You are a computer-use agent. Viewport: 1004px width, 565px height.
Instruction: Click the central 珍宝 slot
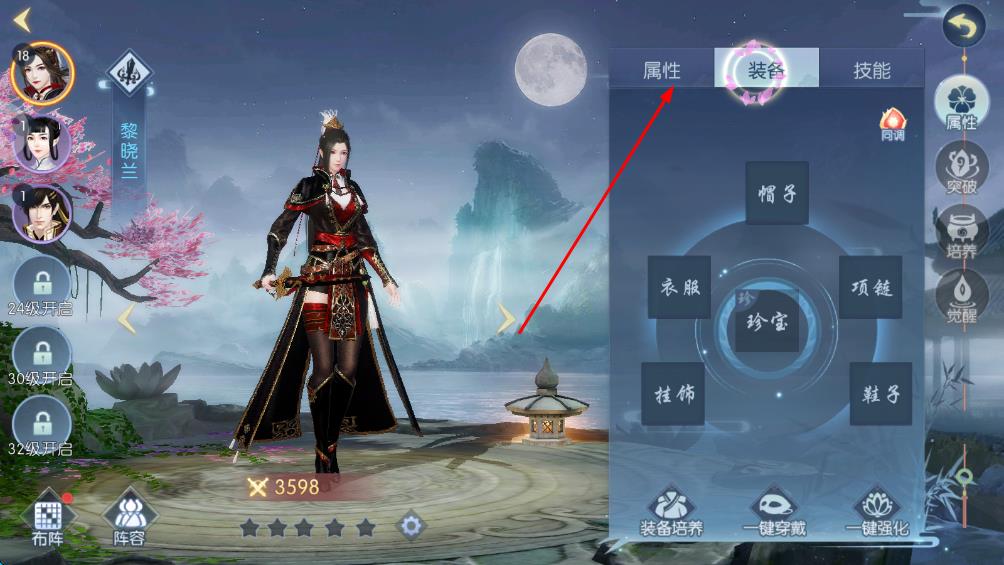767,321
